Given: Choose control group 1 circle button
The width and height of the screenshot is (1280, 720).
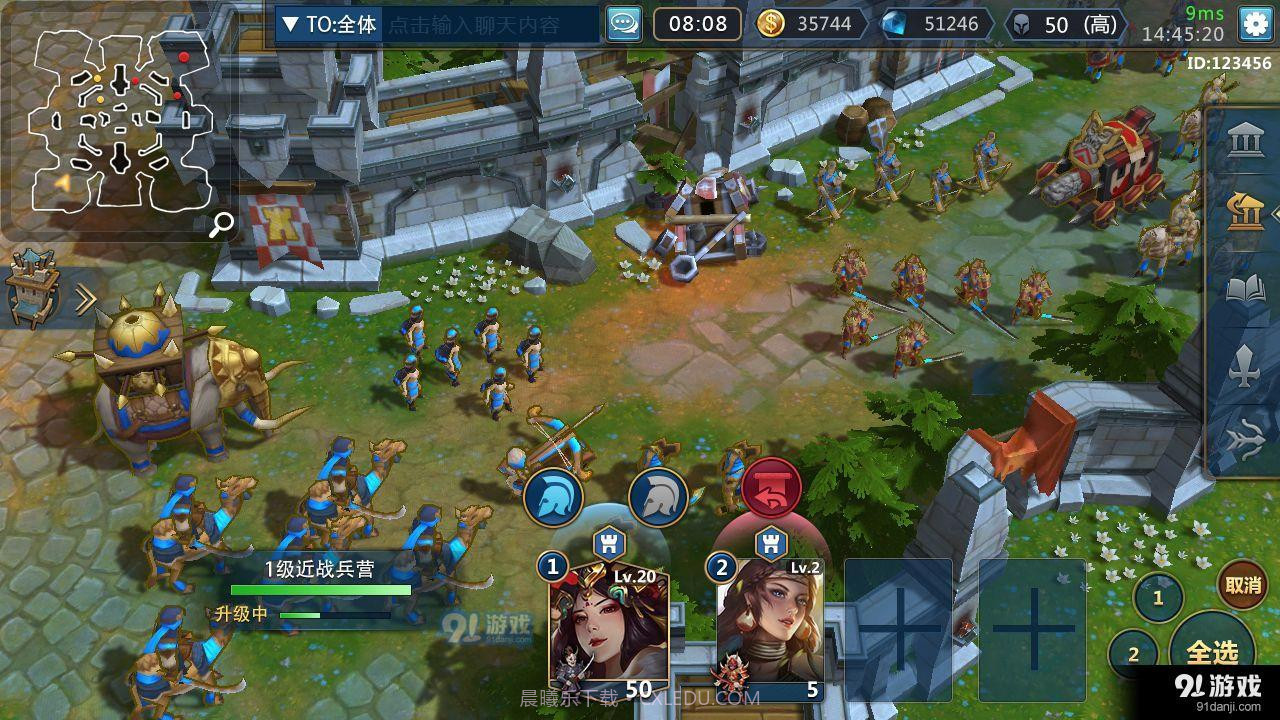Looking at the screenshot, I should click(x=1158, y=599).
